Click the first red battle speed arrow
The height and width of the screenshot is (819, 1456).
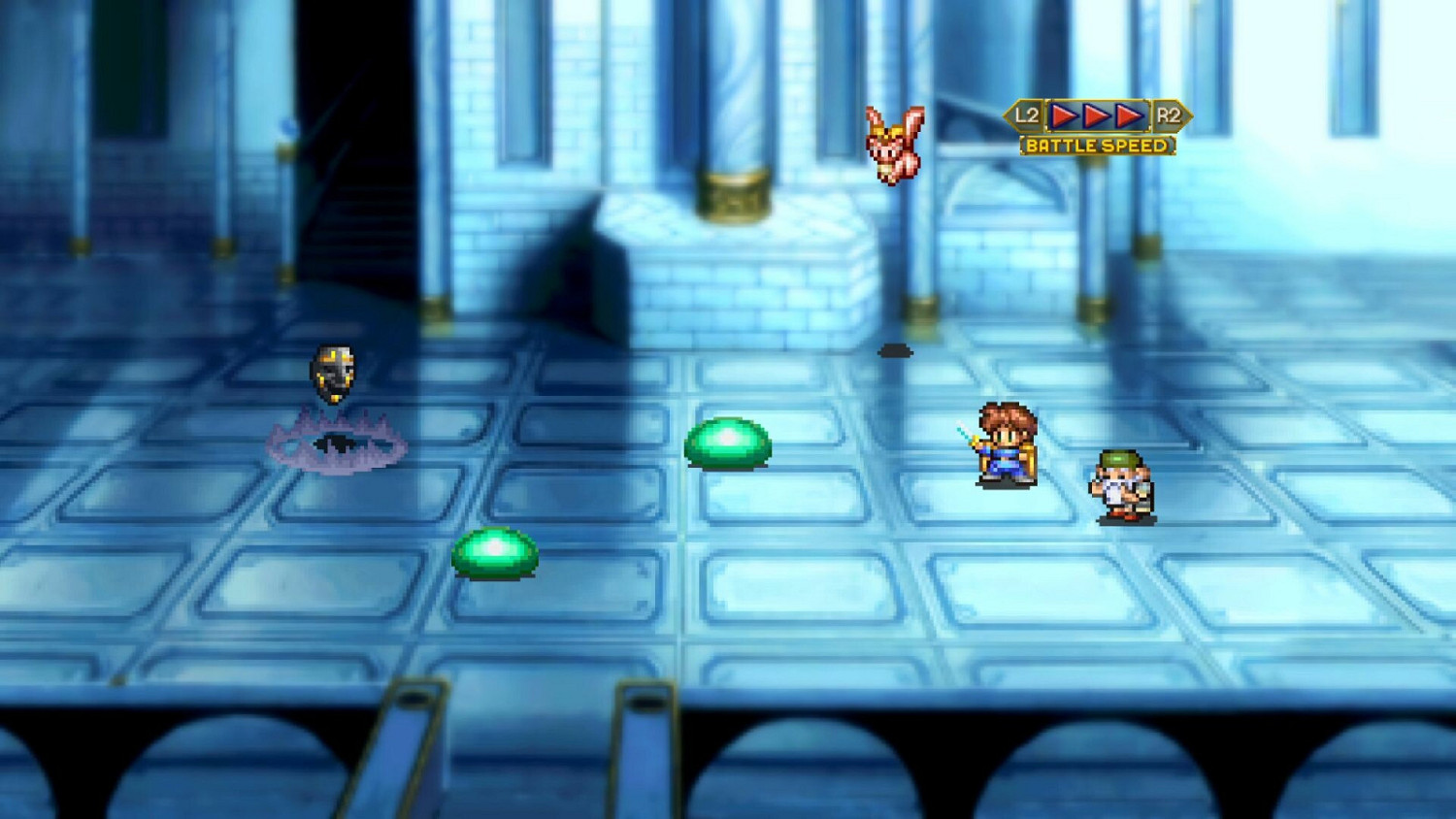[x=1065, y=115]
